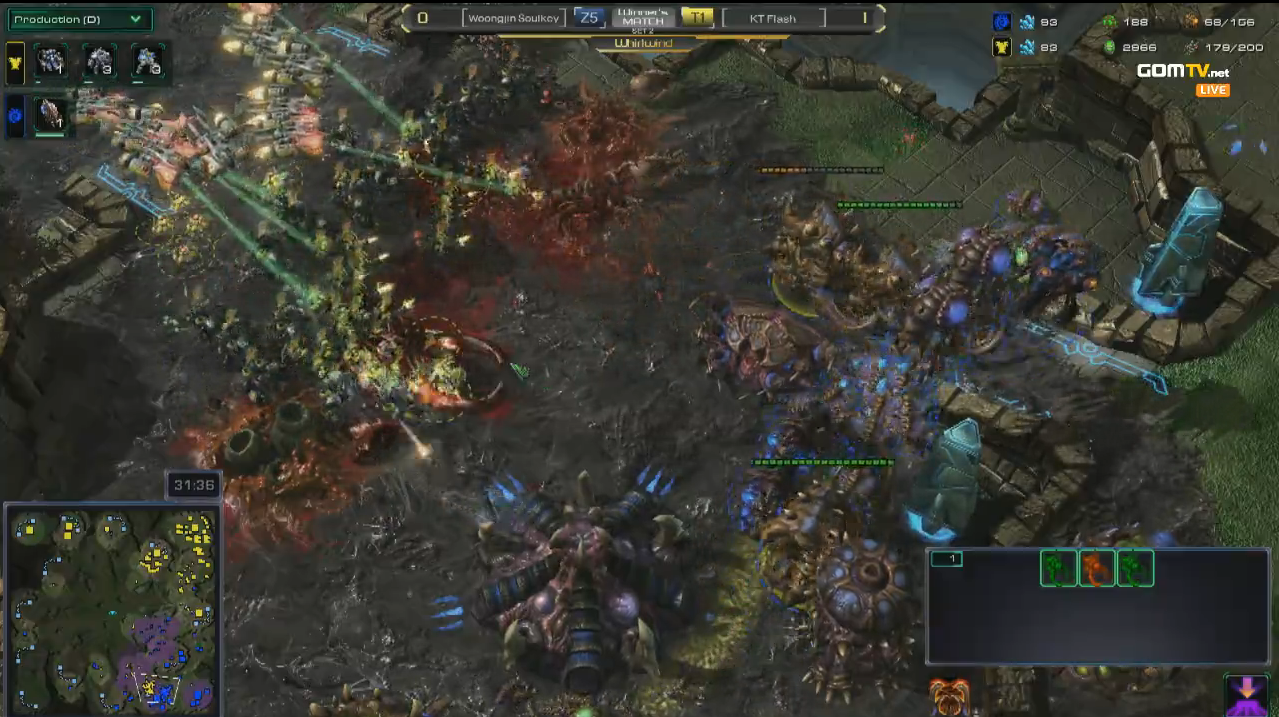Select the yellow Terran emblem in the production panel
The image size is (1279, 717).
[x=16, y=62]
